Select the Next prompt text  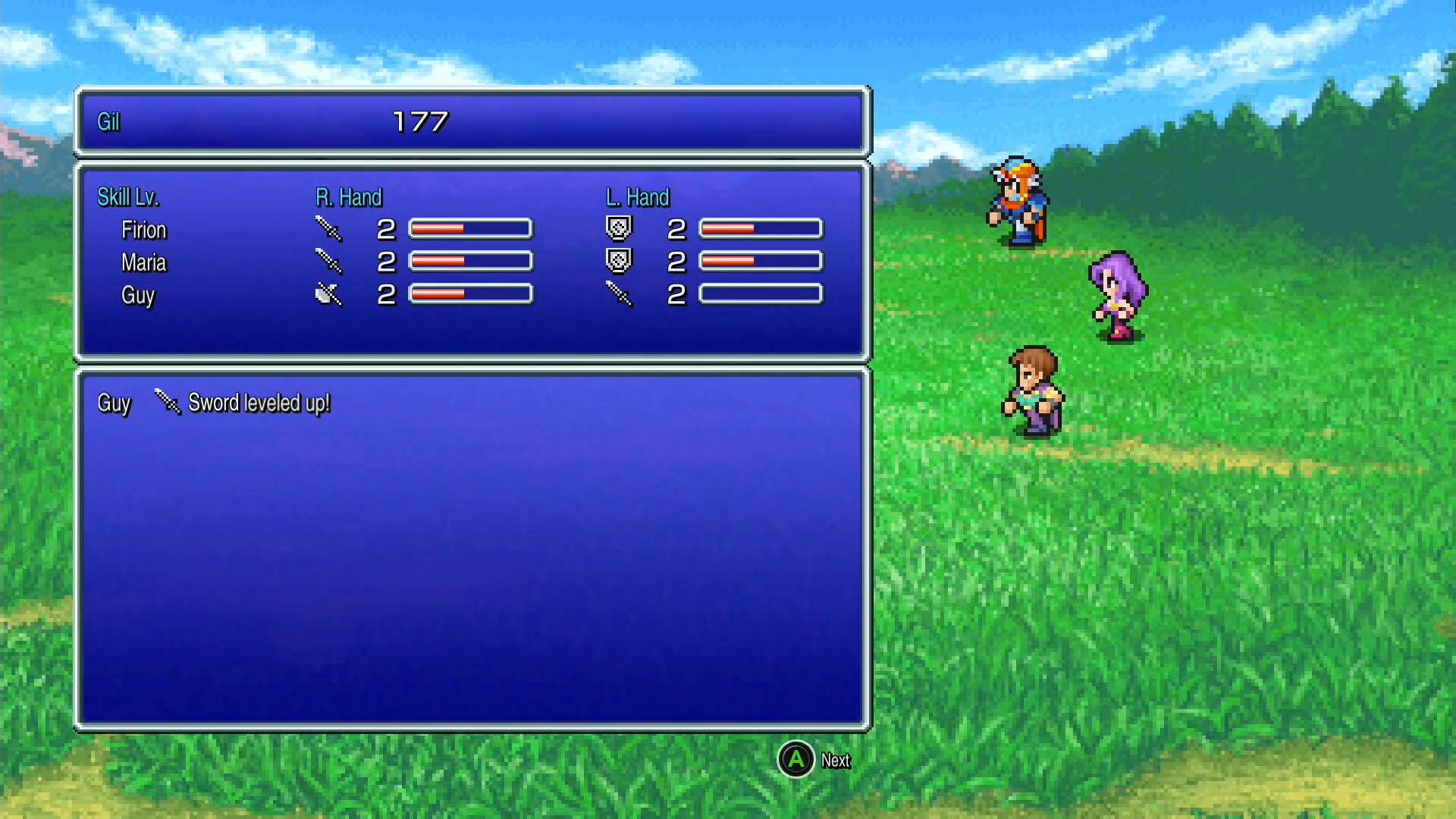[835, 761]
